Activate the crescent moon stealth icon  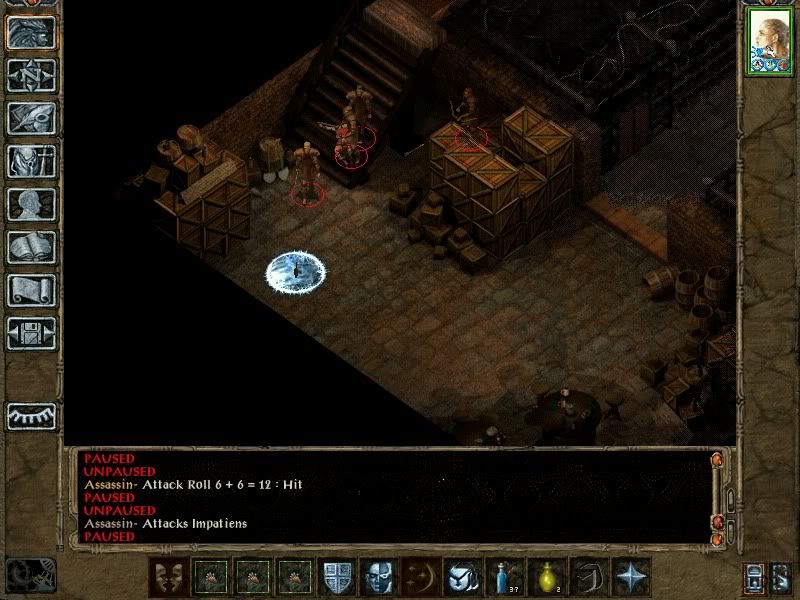pos(419,577)
